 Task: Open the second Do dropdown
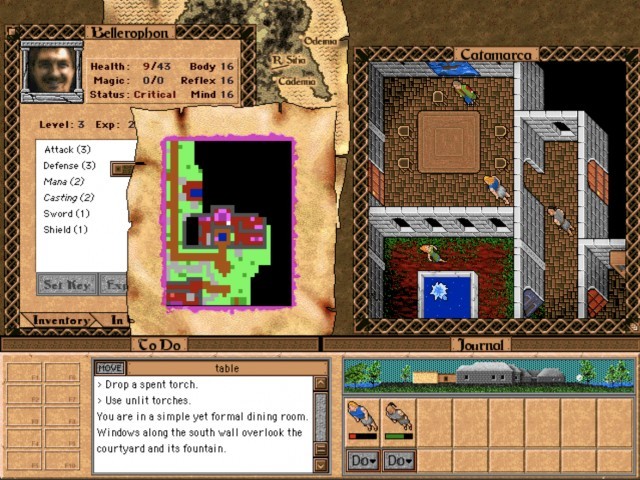pyautogui.click(x=398, y=460)
